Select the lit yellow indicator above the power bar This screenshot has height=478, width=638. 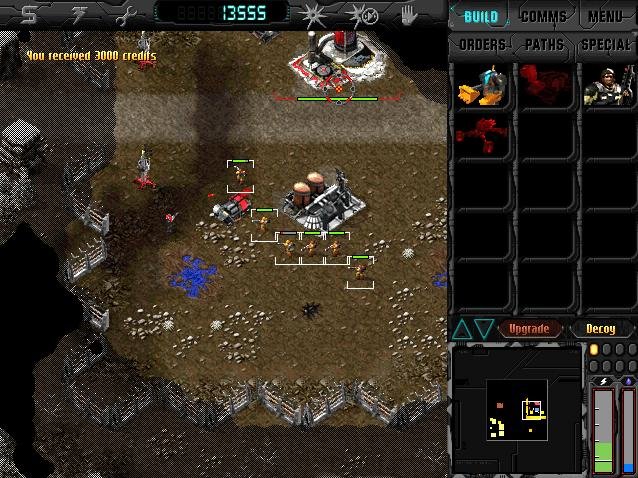593,349
